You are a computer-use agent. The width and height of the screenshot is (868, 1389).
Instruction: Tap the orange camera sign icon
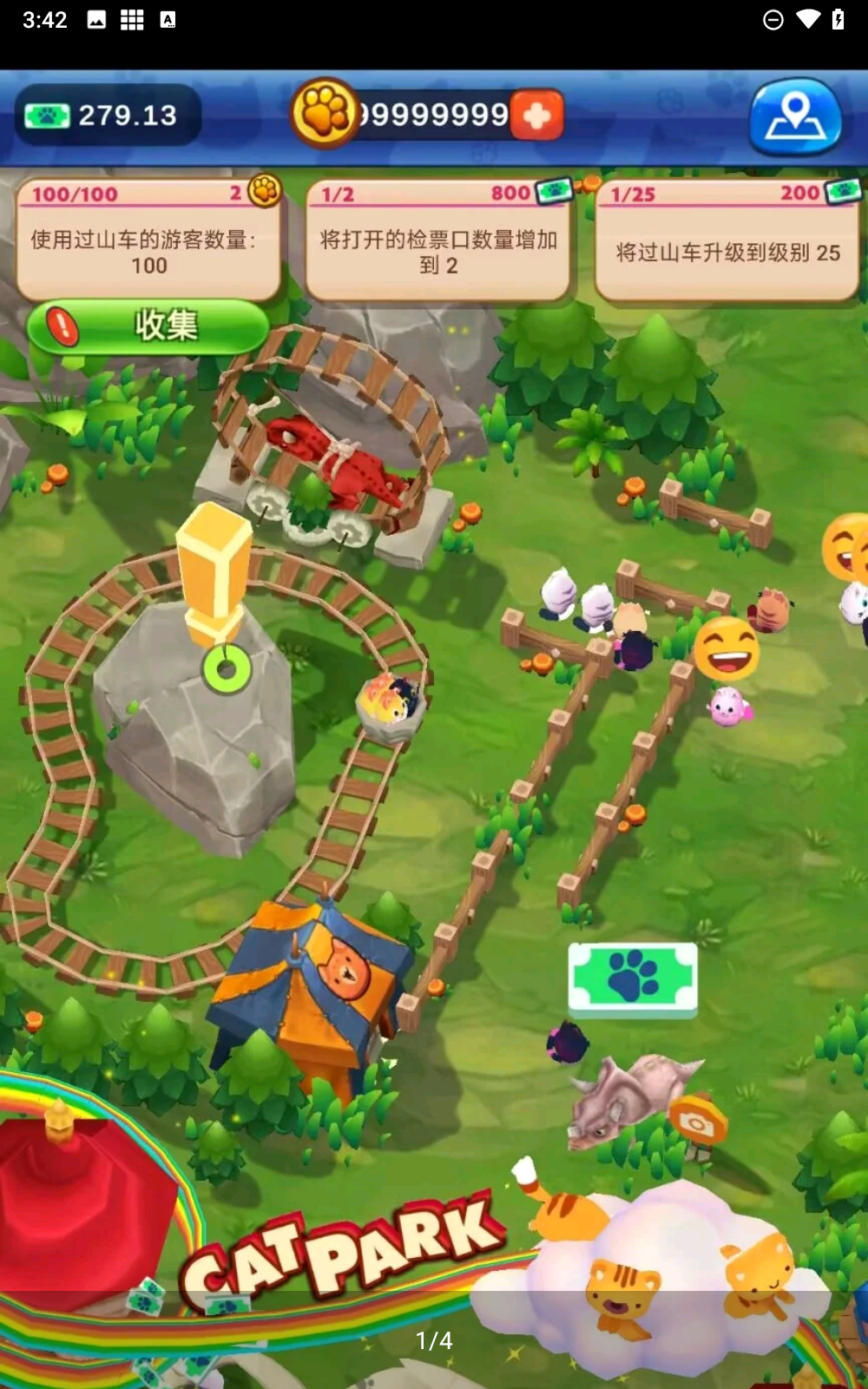[697, 1123]
